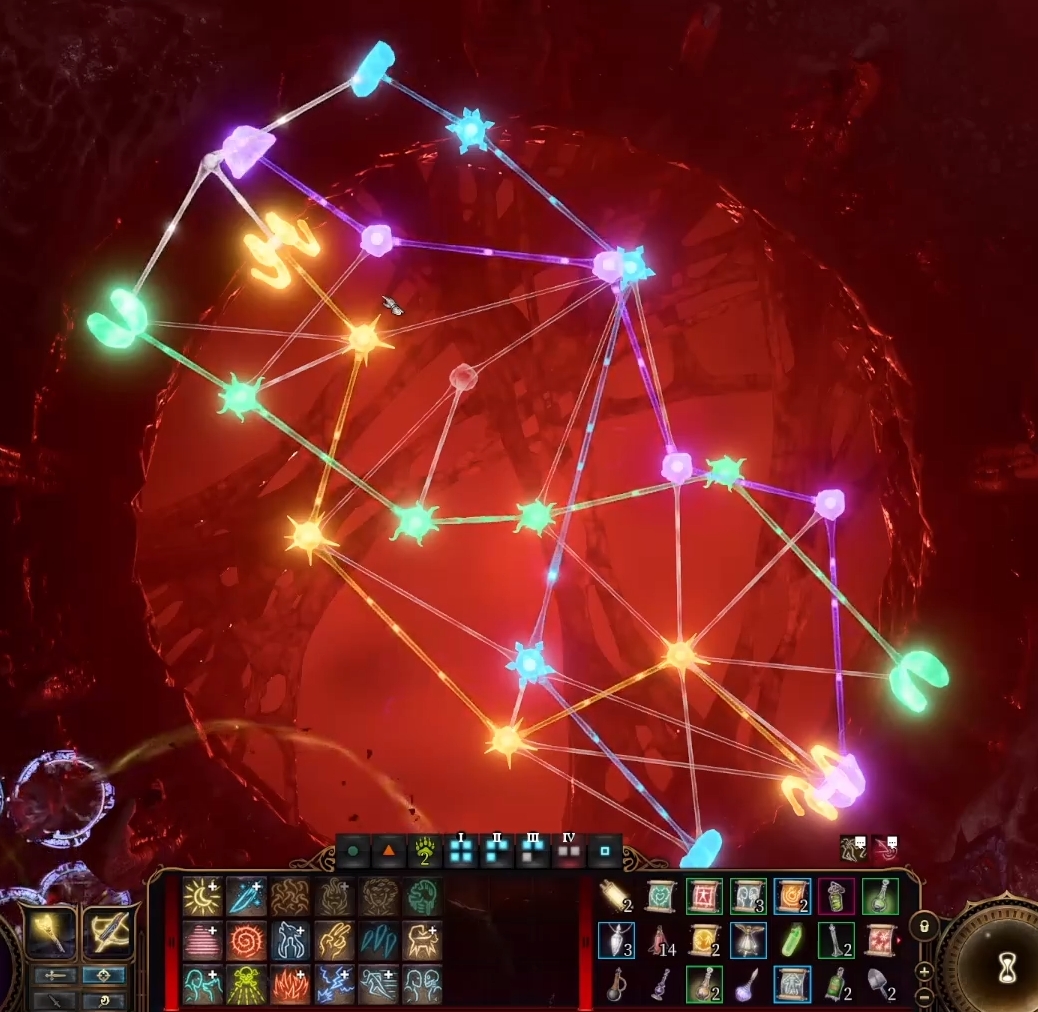1038x1012 pixels.
Task: Filter hotbar by level IV spell slots
Action: (569, 852)
